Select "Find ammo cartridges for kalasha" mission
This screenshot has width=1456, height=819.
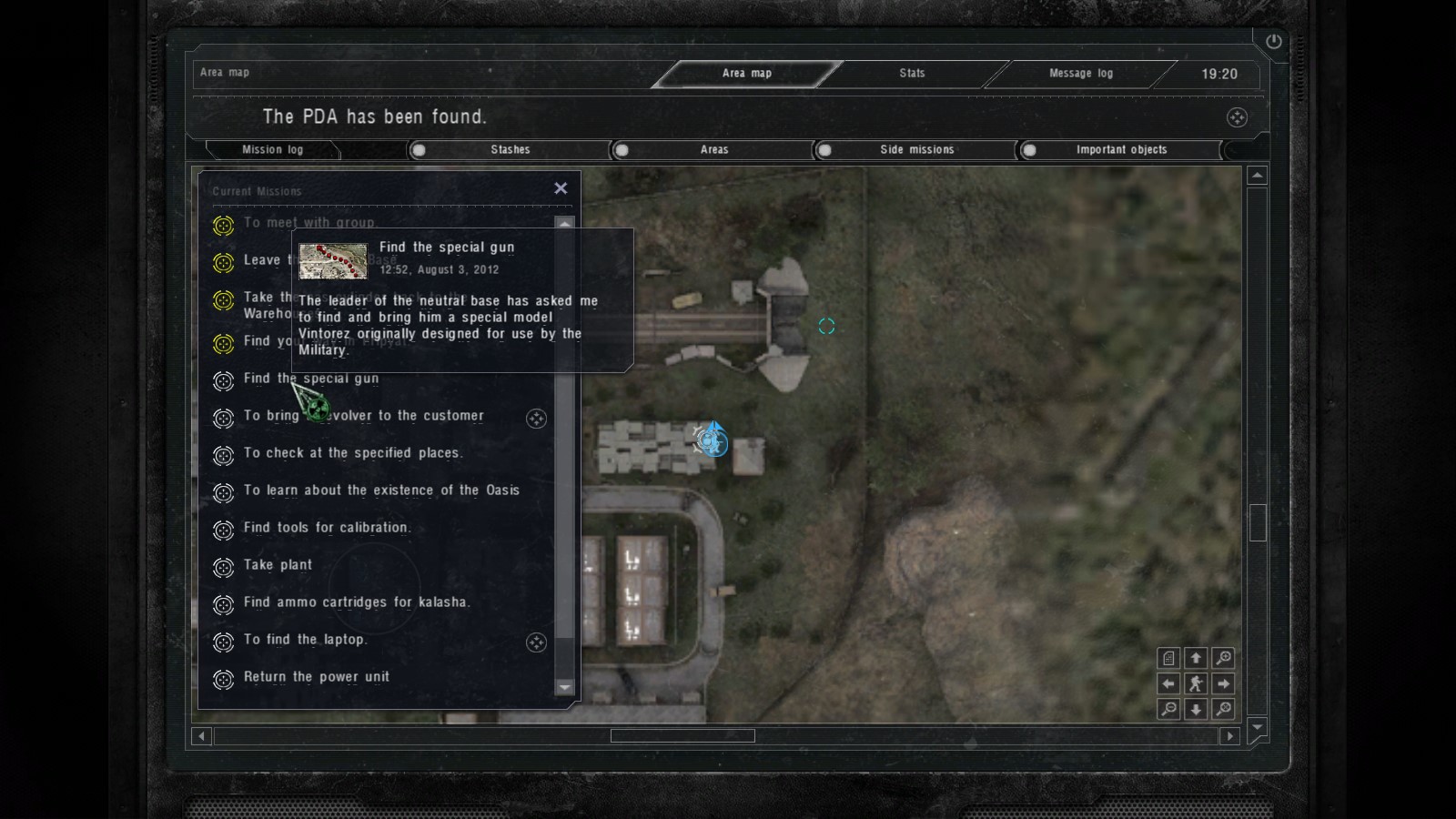pyautogui.click(x=356, y=602)
